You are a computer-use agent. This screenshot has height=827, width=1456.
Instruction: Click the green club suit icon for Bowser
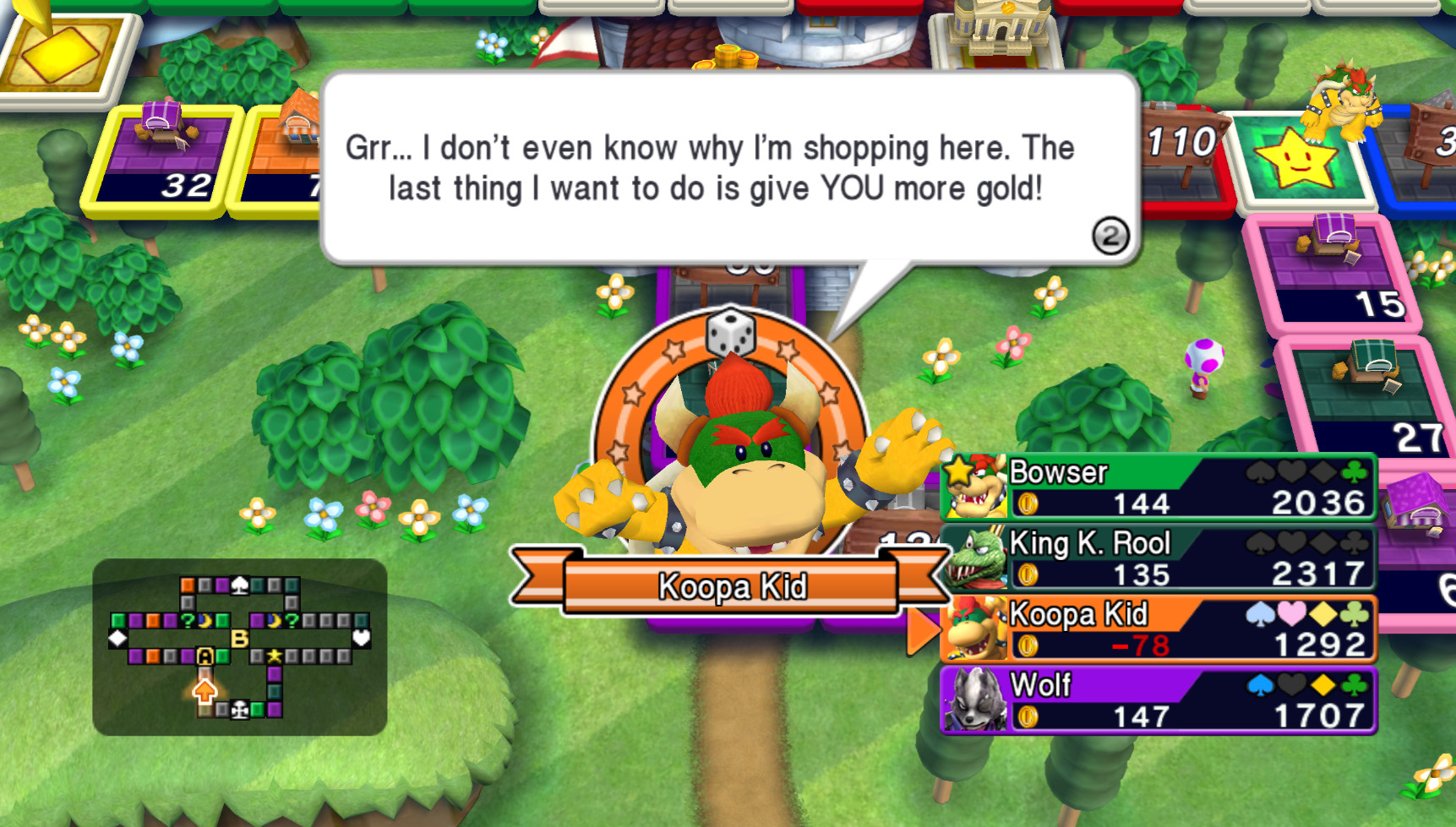(1353, 473)
